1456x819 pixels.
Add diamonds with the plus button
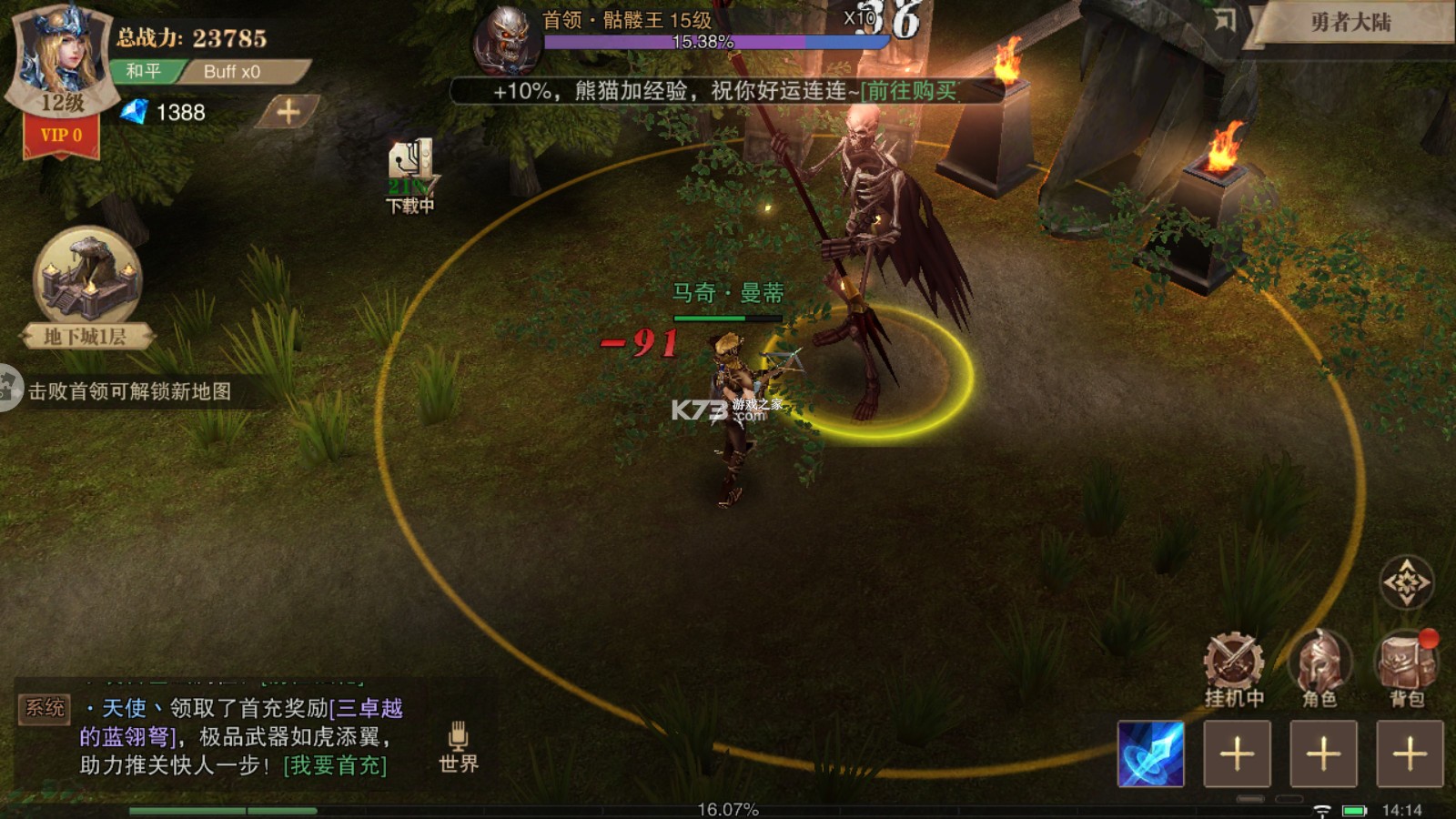(x=288, y=112)
